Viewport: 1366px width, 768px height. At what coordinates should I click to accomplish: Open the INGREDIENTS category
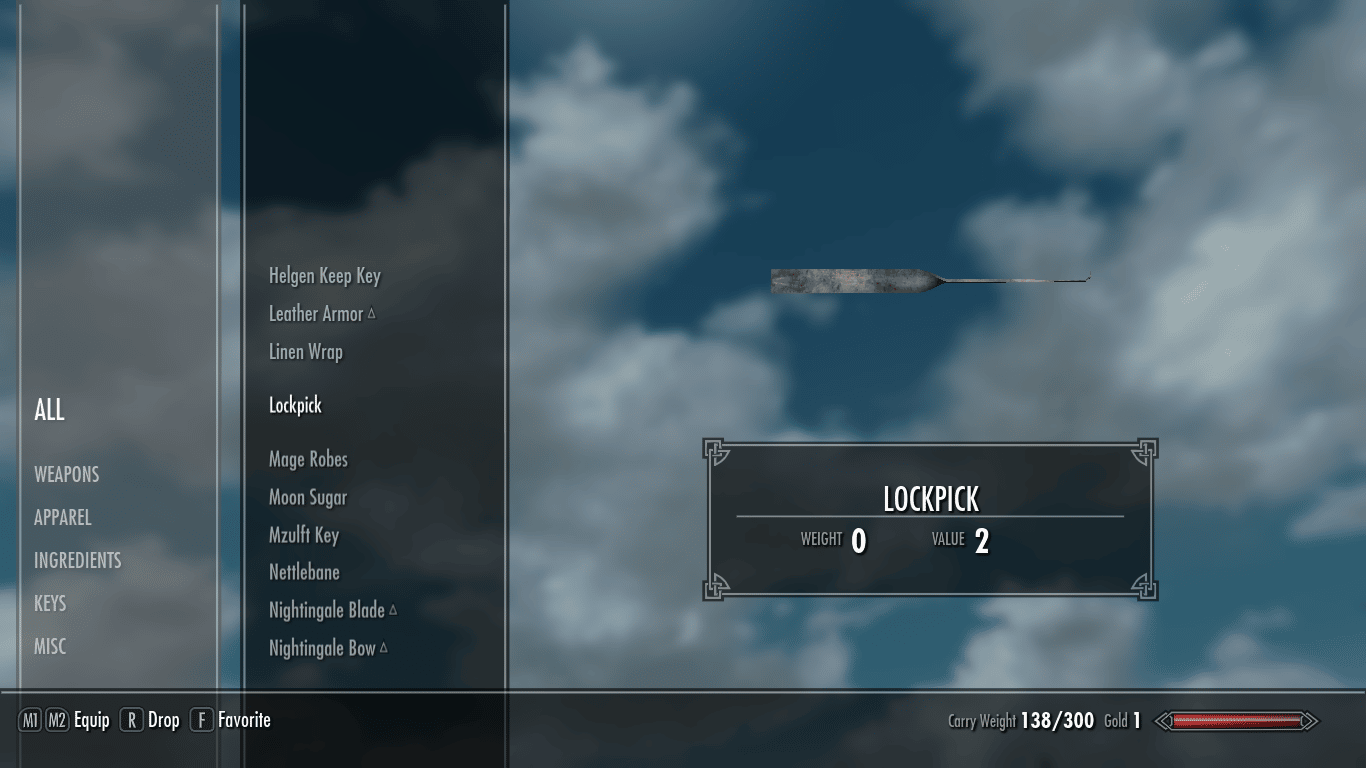78,560
